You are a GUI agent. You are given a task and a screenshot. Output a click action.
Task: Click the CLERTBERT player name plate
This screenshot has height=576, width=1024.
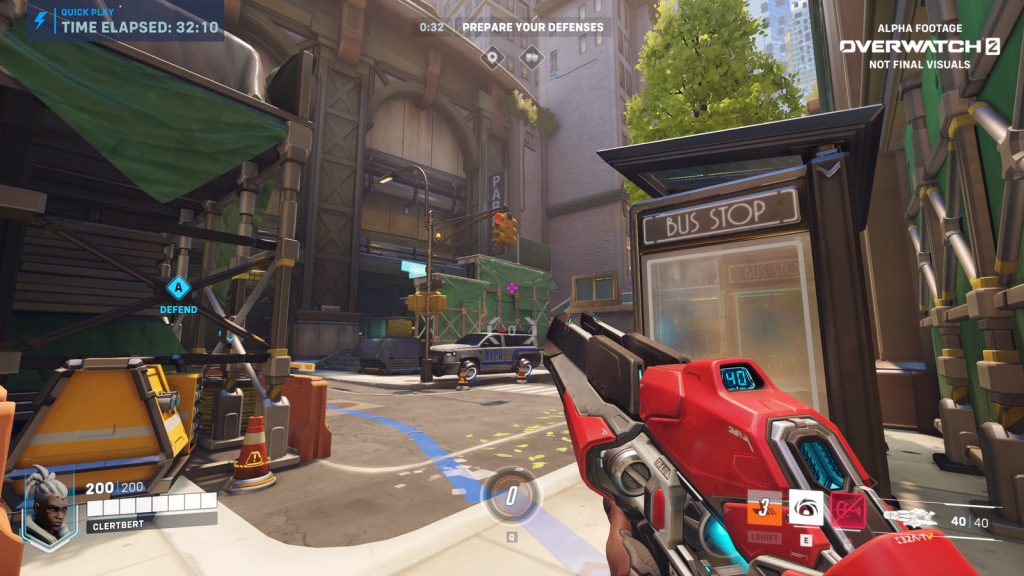pyautogui.click(x=151, y=520)
